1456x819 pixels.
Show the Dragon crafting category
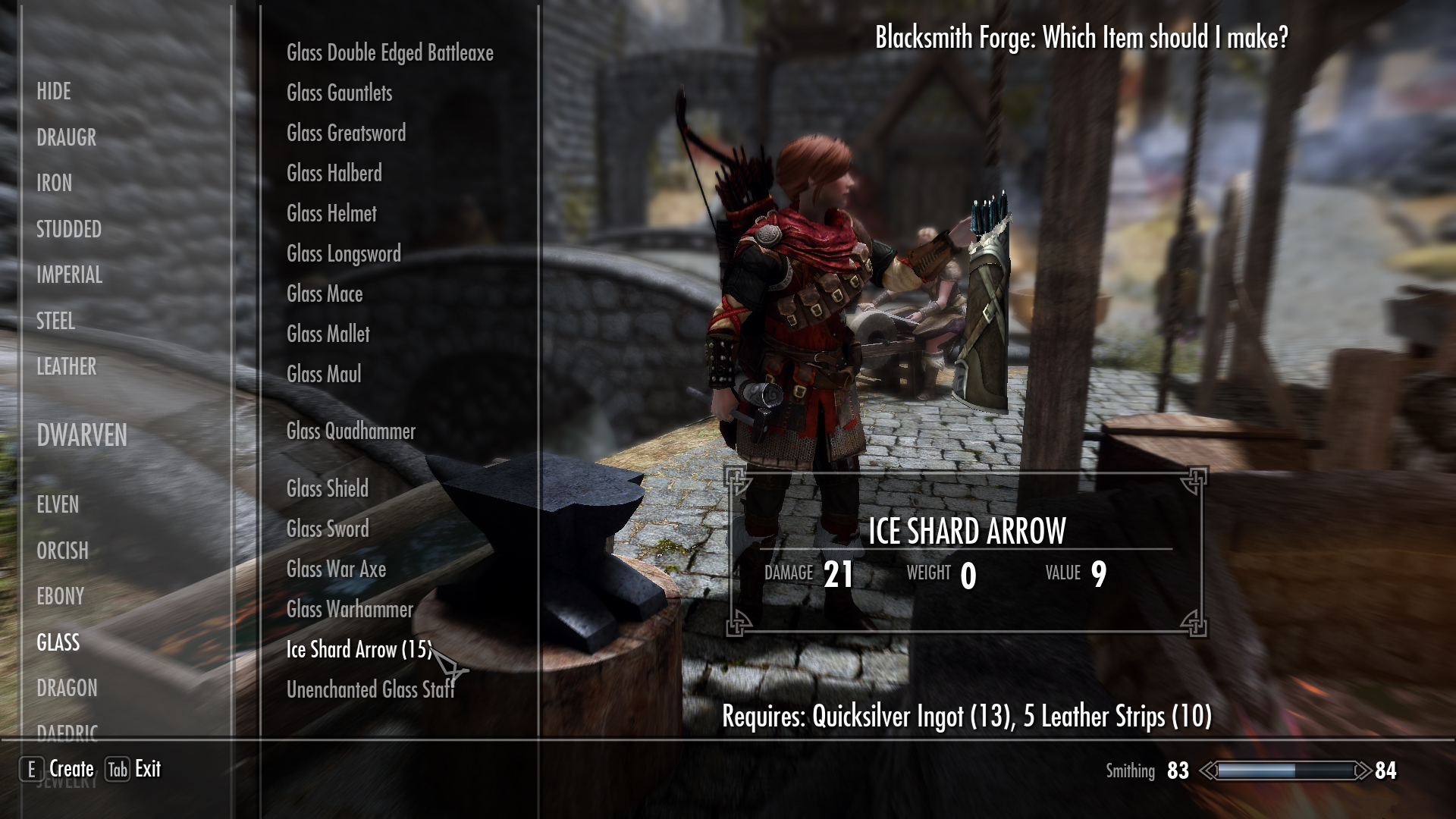[x=67, y=689]
